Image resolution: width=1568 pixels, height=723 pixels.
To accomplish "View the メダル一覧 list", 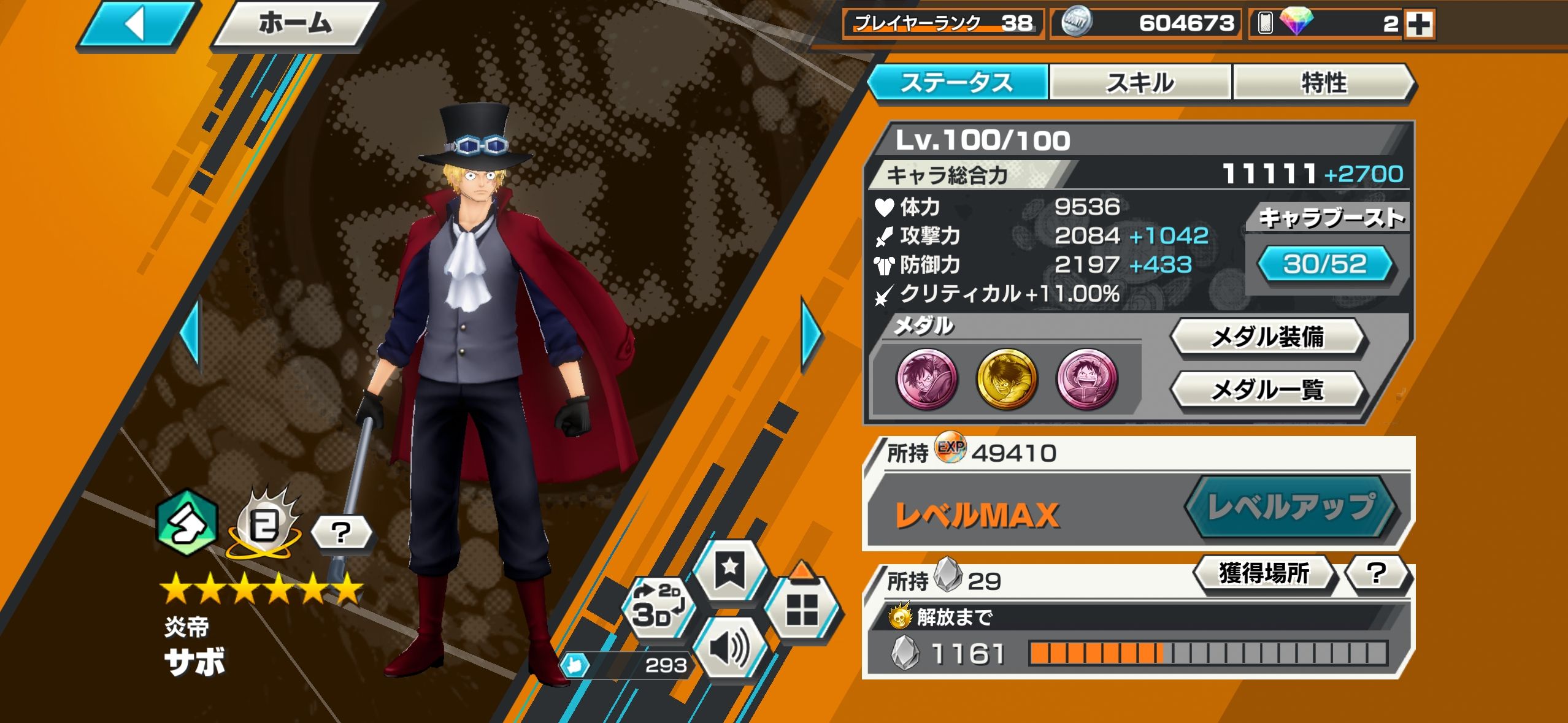I will coord(1267,389).
